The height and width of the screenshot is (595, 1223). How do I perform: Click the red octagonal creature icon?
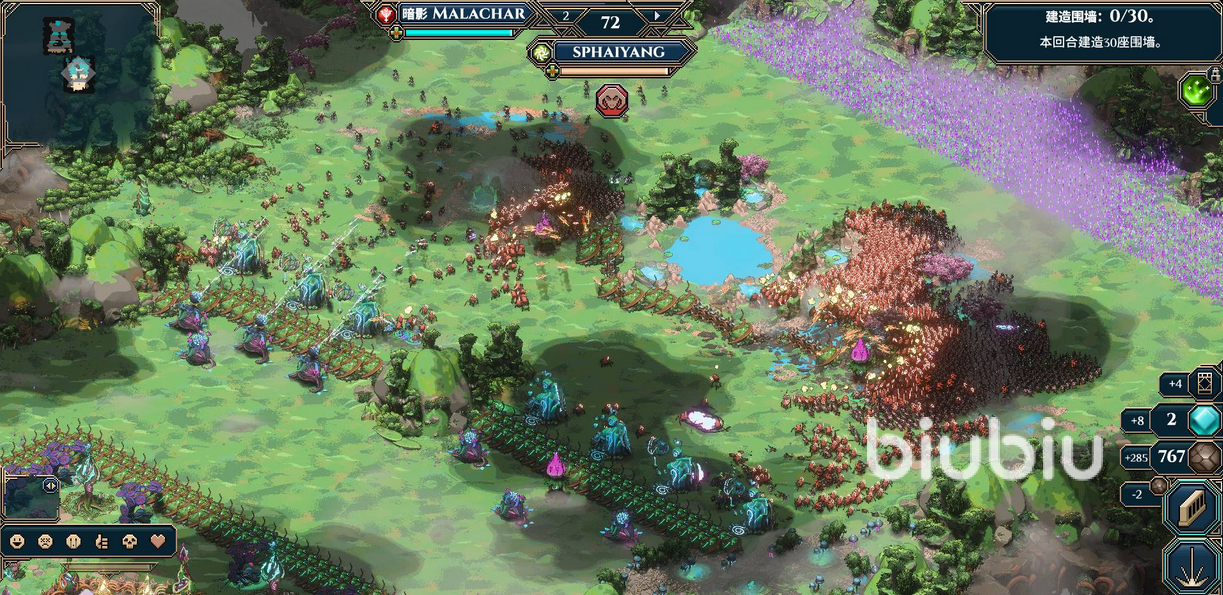pyautogui.click(x=610, y=99)
